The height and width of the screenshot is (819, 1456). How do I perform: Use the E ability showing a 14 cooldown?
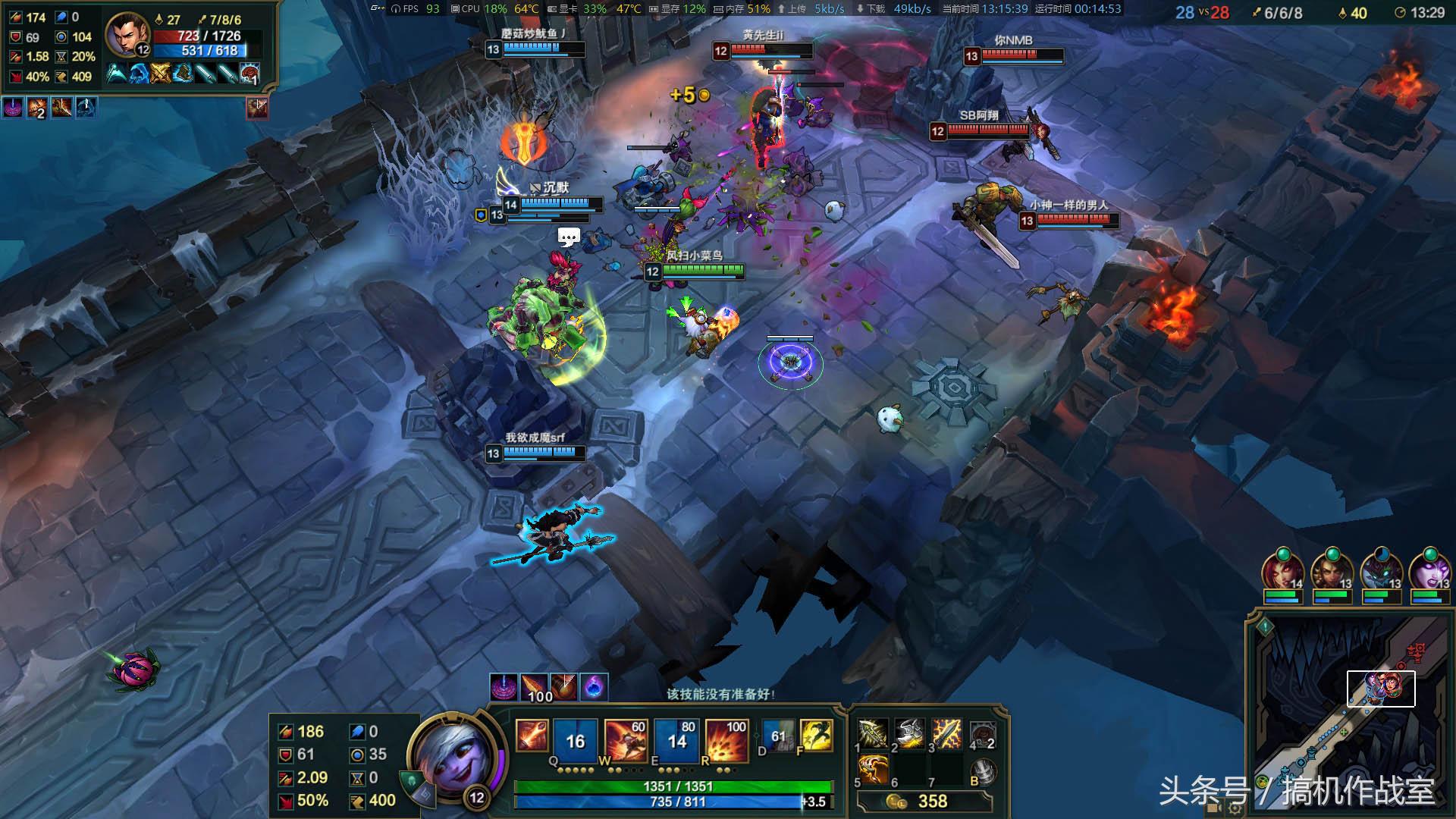[676, 739]
